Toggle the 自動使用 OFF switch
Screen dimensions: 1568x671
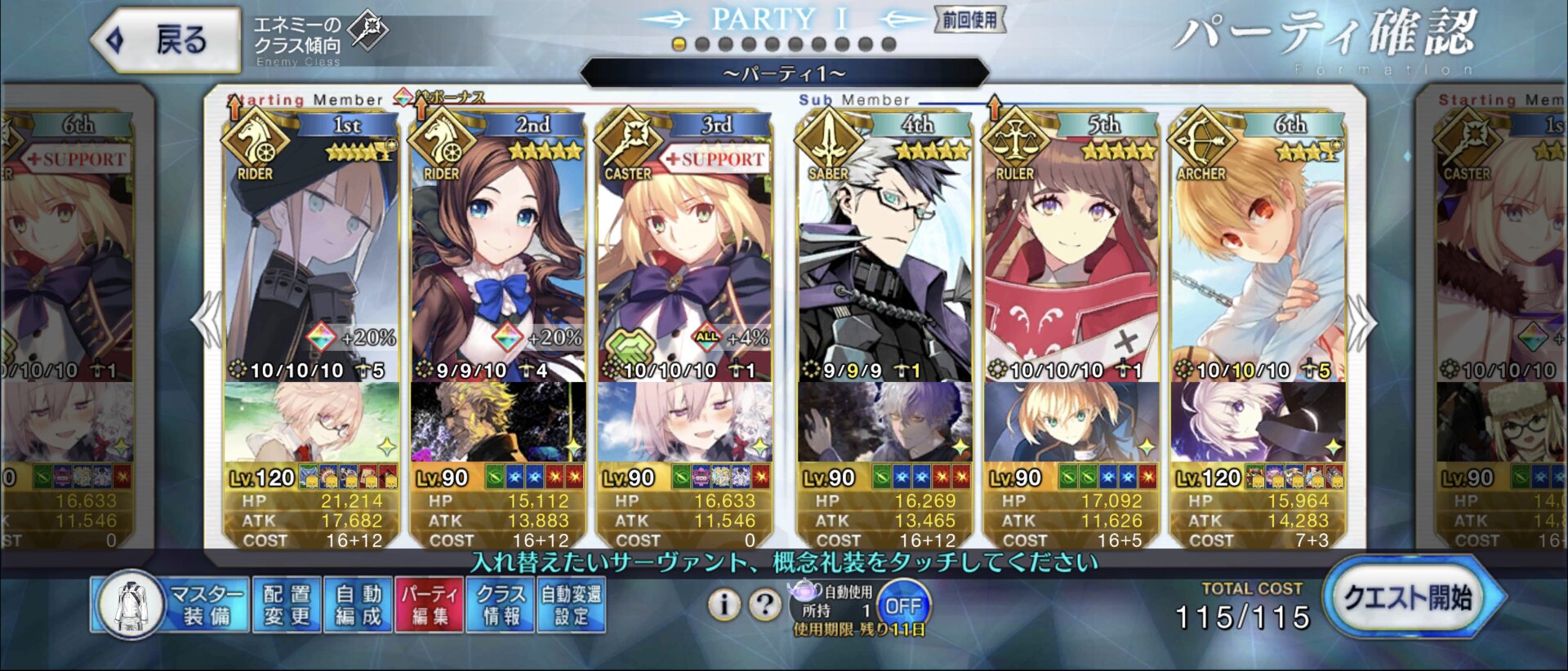(903, 607)
